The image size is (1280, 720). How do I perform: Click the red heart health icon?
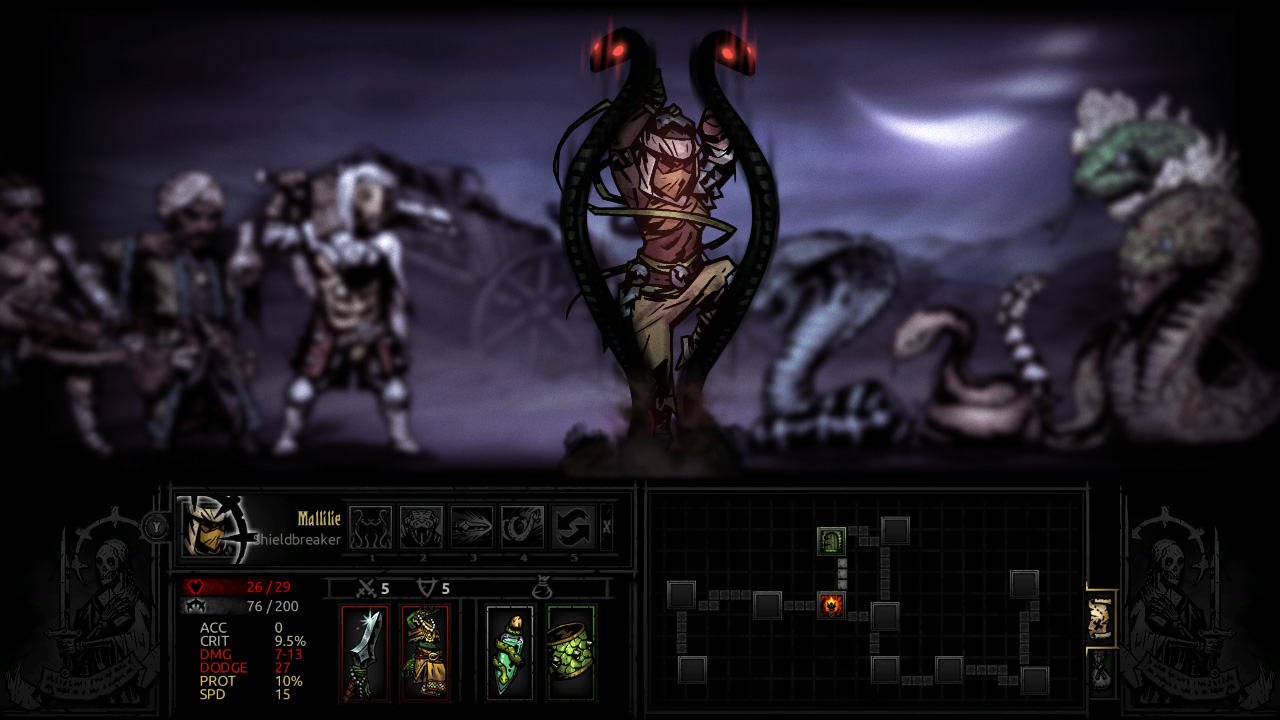point(195,586)
